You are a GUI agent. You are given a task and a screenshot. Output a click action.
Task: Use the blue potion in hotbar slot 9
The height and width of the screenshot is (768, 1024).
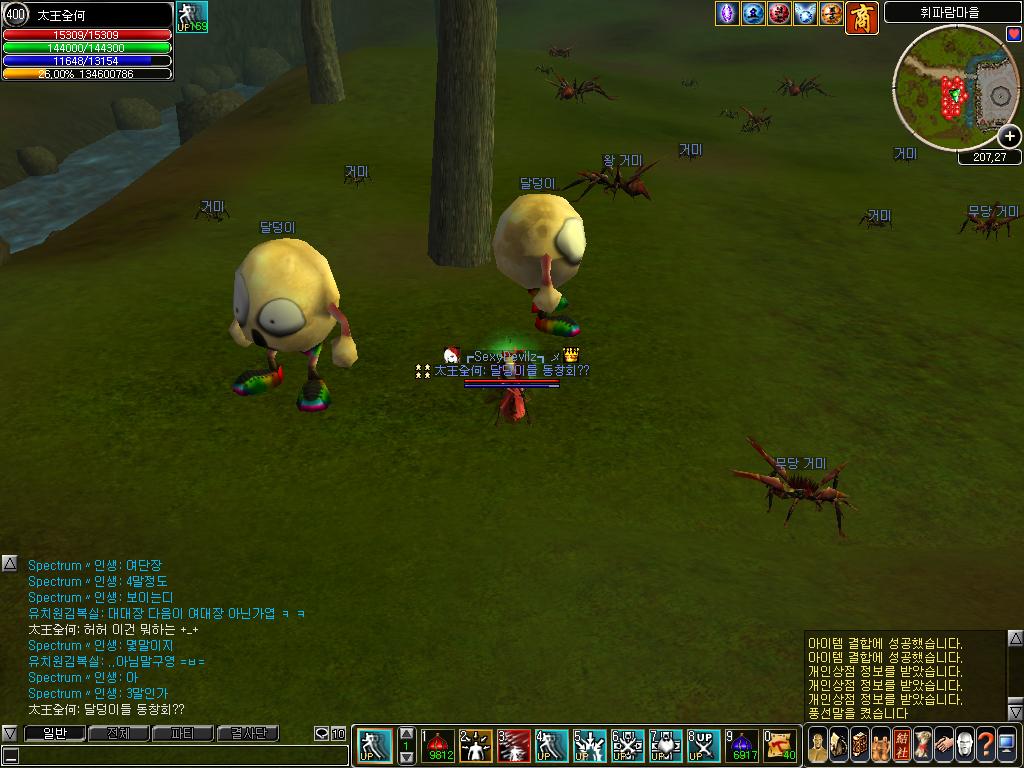coord(743,745)
